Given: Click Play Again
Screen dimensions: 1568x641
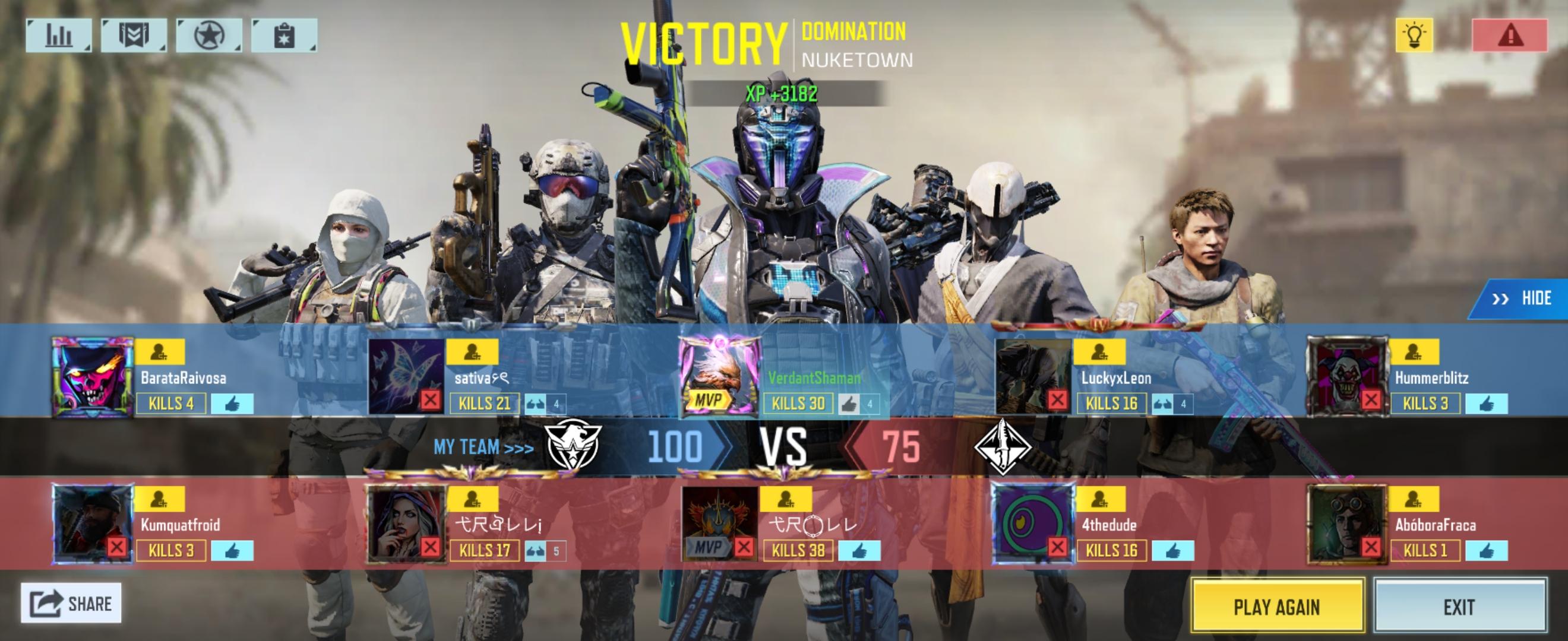Looking at the screenshot, I should 1276,606.
